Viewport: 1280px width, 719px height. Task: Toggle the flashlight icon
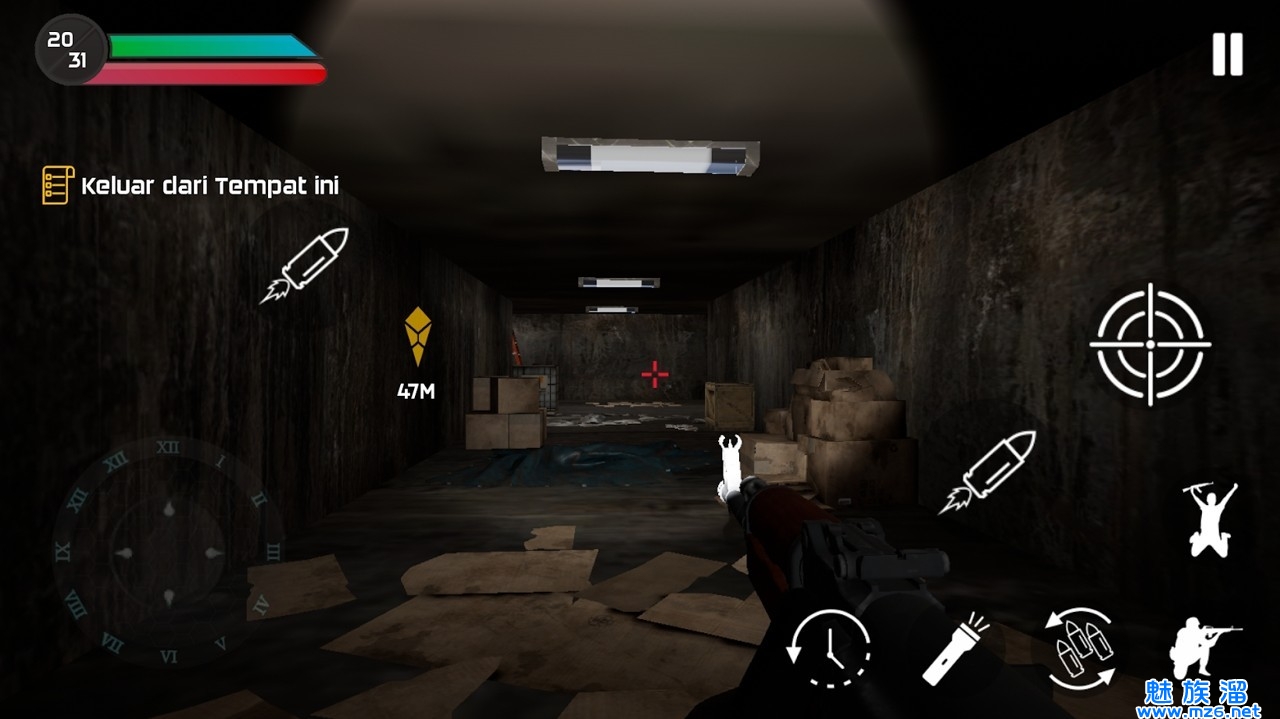pyautogui.click(x=955, y=648)
